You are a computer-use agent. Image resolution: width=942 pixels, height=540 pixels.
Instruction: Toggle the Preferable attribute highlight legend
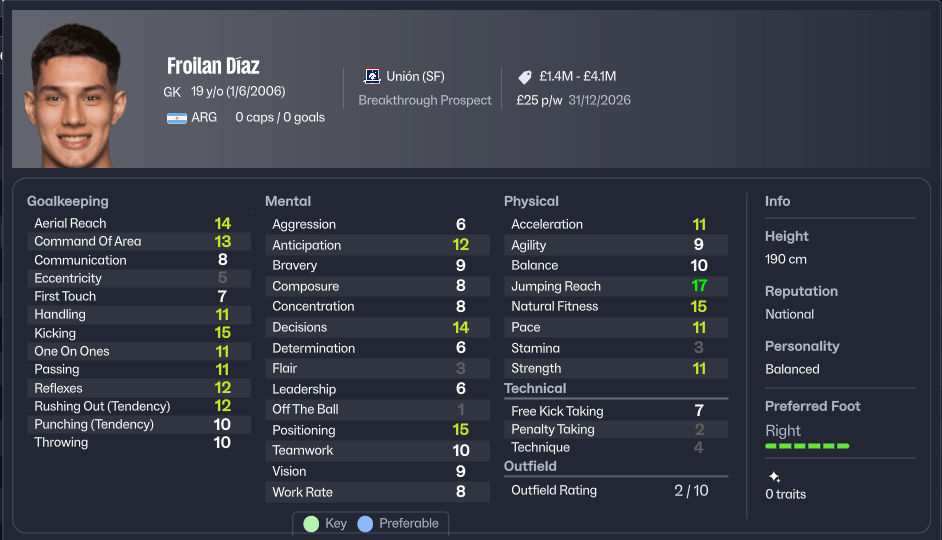[x=398, y=524]
